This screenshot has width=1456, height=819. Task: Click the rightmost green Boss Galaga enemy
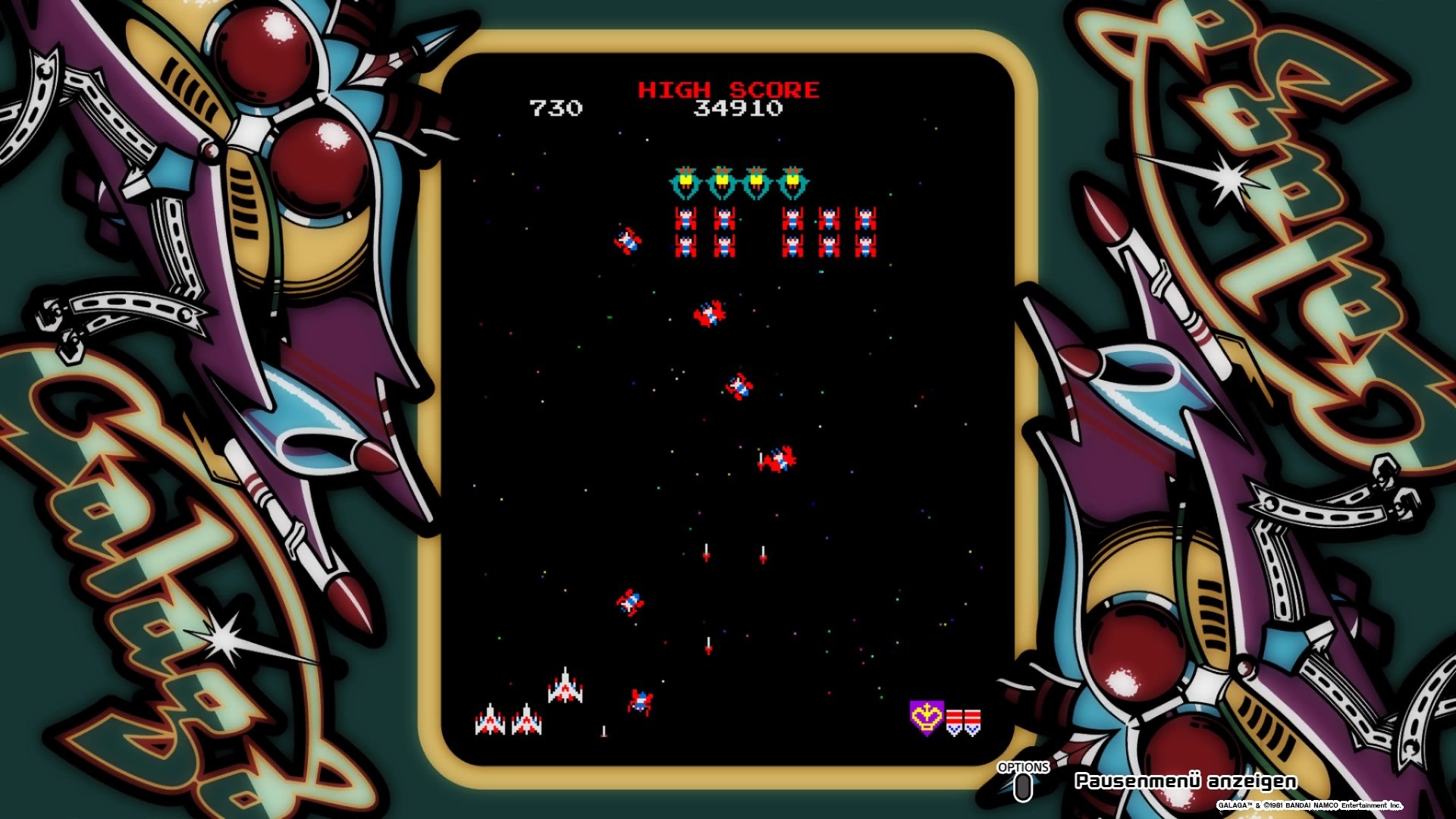click(x=793, y=180)
